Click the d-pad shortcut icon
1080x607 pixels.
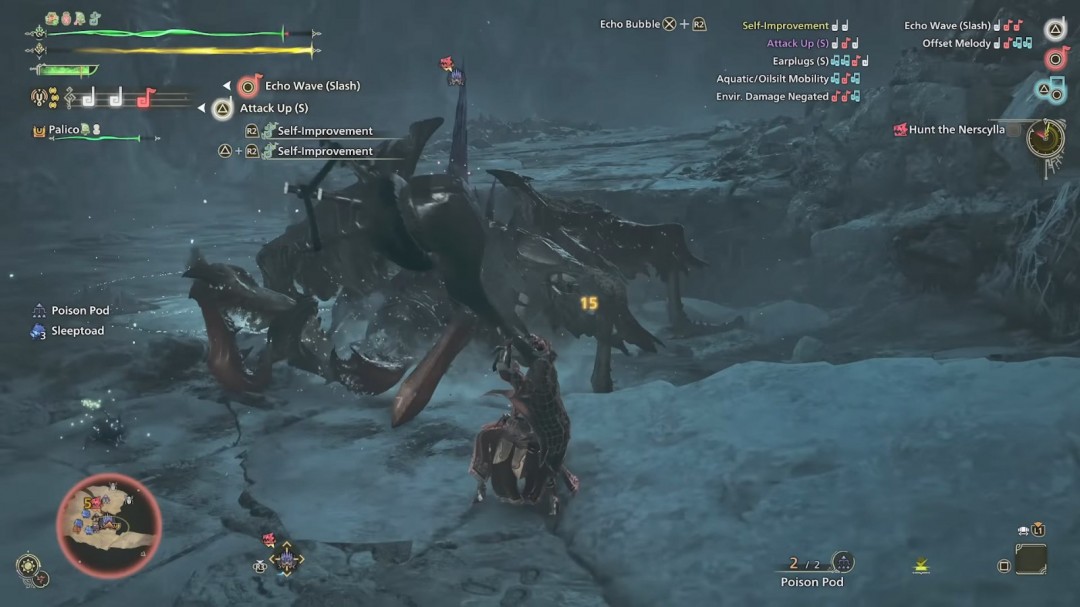[287, 560]
